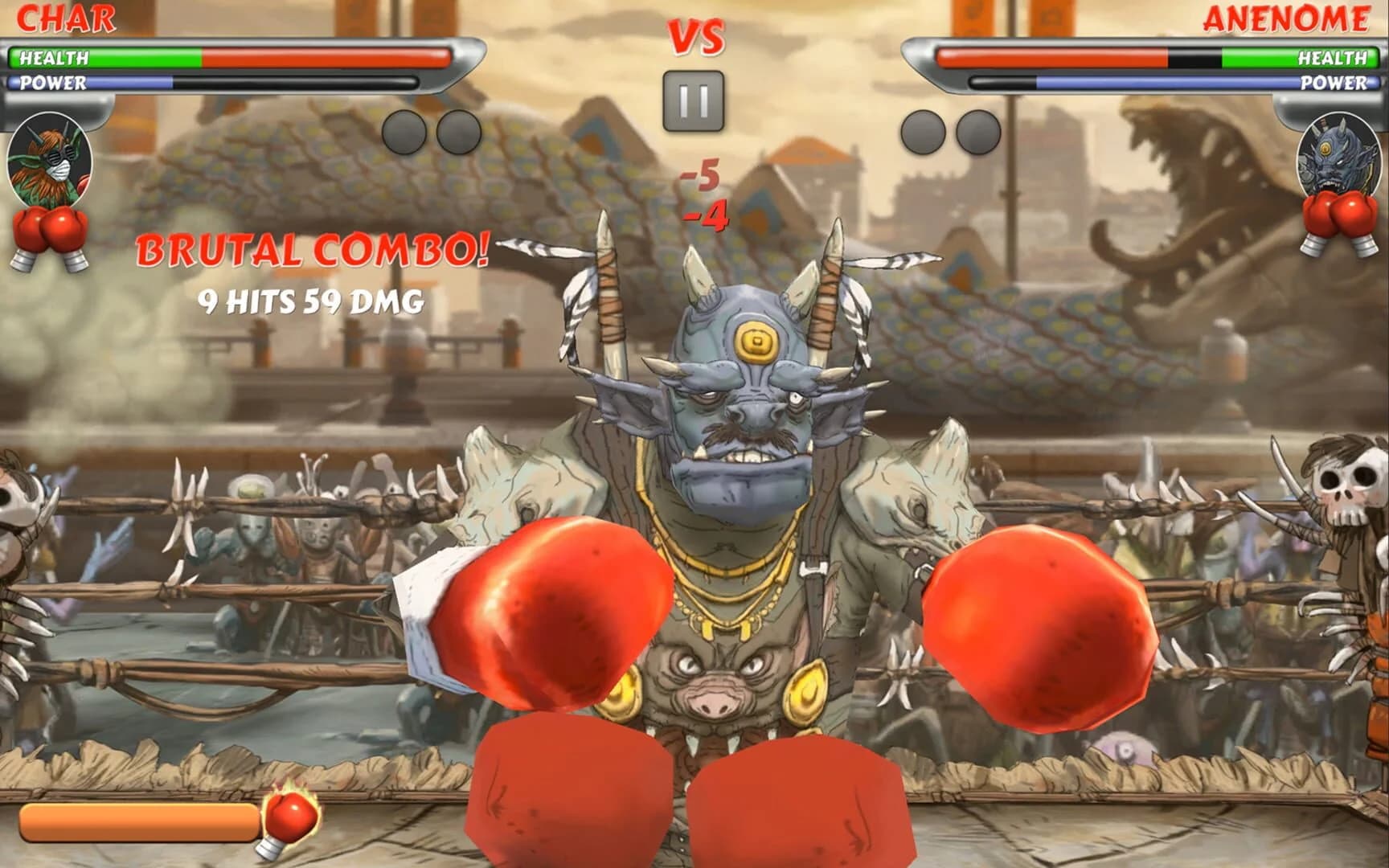Open details on the BRUTAL COMBO! banner

point(312,252)
